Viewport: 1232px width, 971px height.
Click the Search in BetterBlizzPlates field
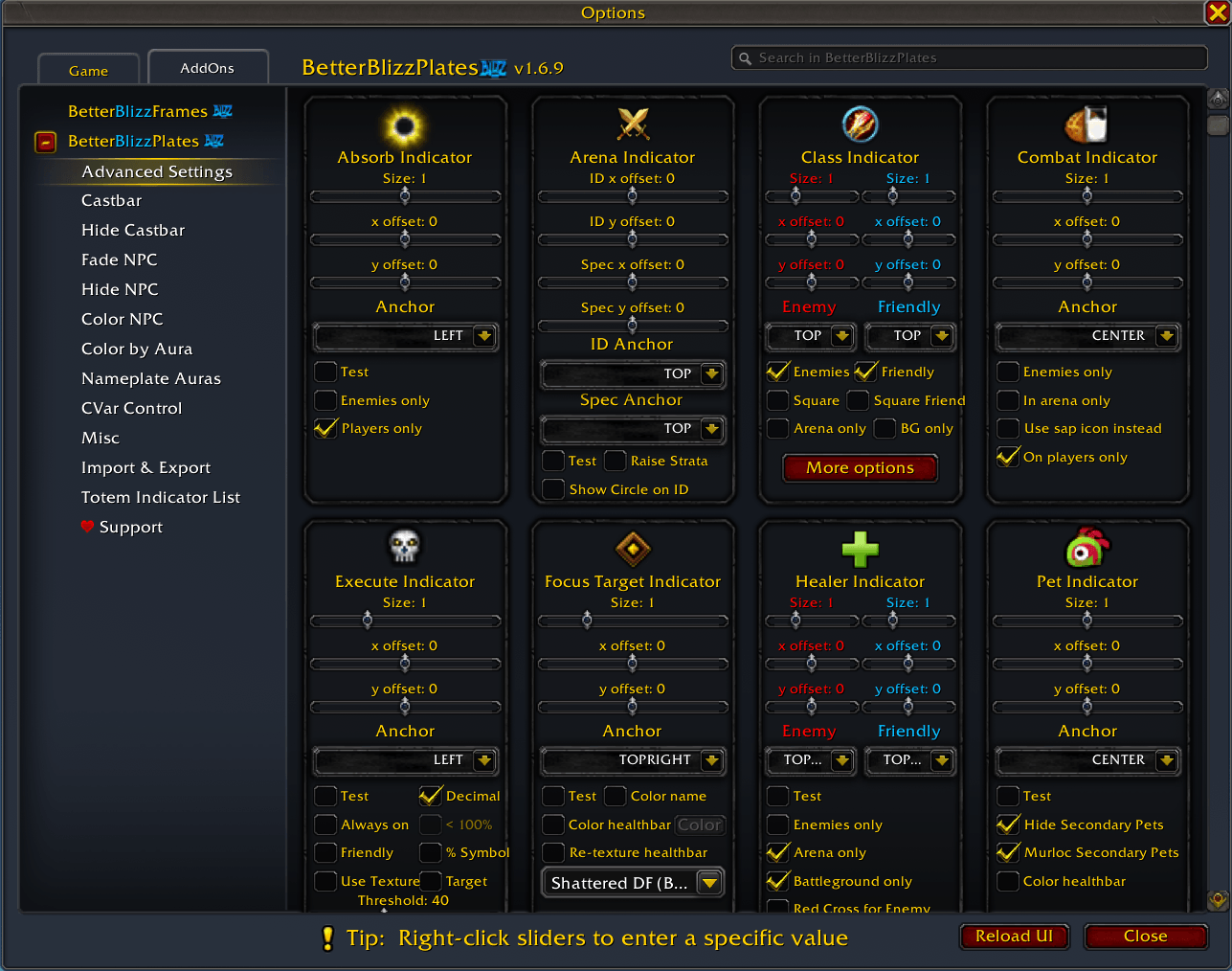969,57
